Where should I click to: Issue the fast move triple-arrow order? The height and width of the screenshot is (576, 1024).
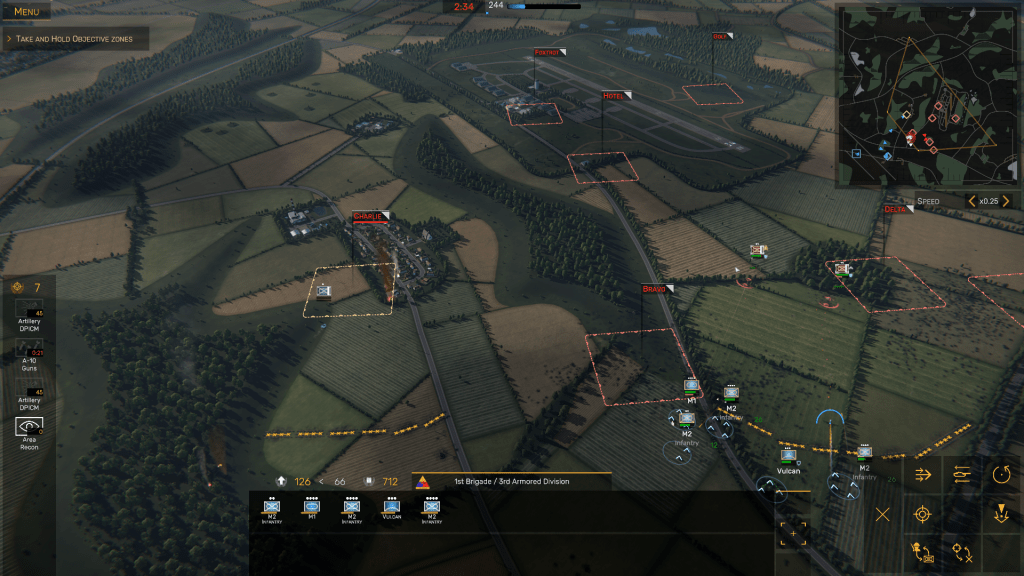[923, 474]
